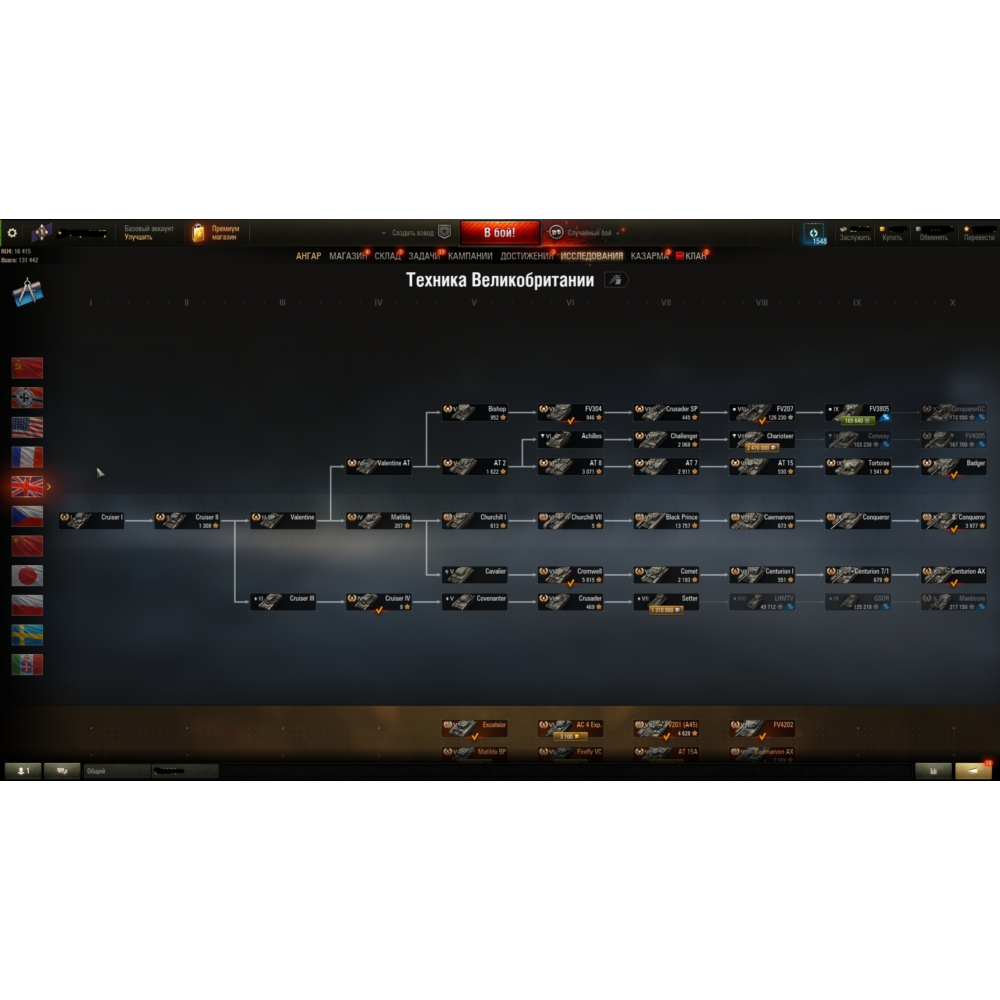Open the Tortoise tank destroyer node
1000x1000 pixels.
coord(859,466)
